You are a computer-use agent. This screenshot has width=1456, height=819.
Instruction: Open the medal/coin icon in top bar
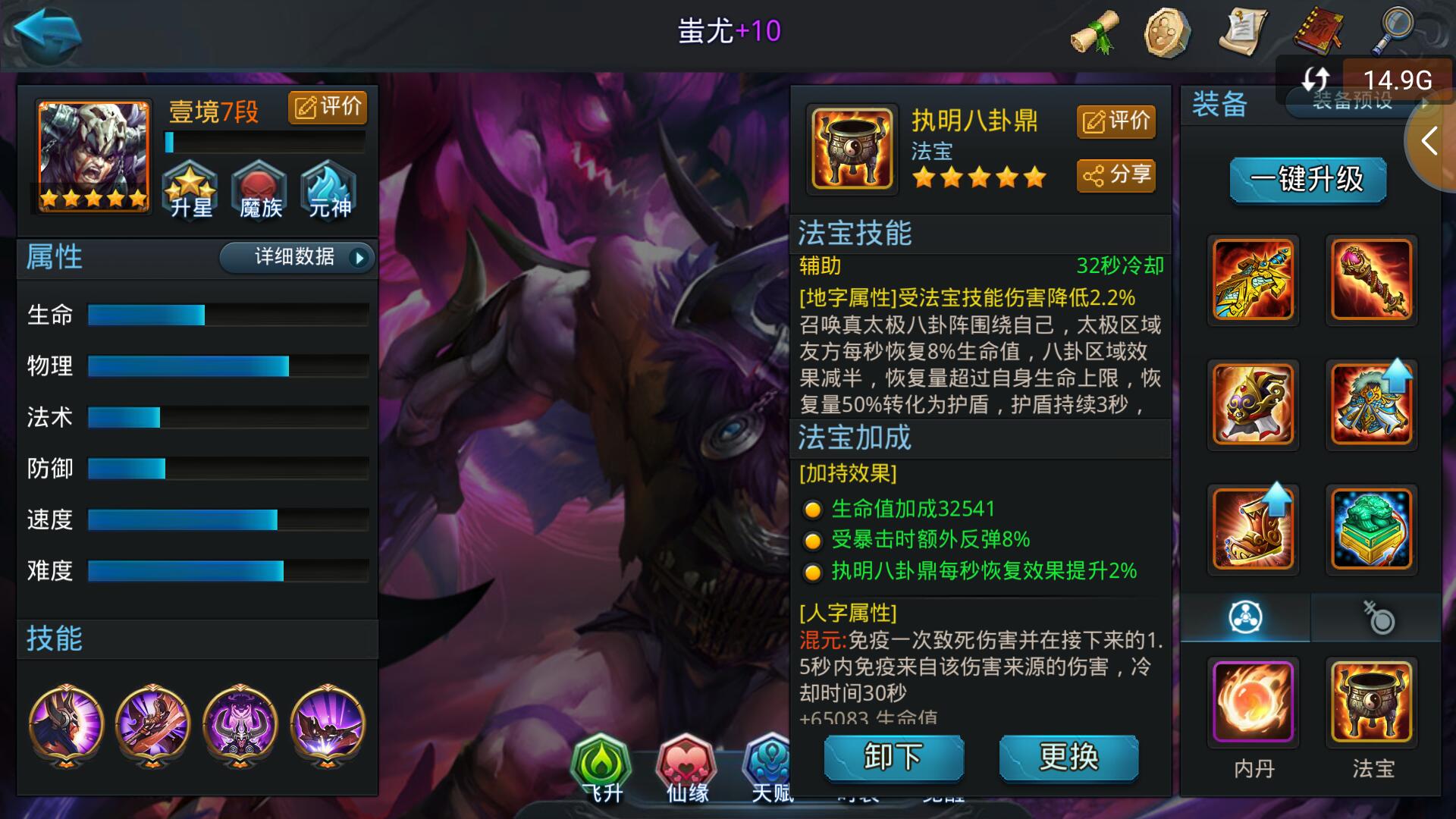1169,31
